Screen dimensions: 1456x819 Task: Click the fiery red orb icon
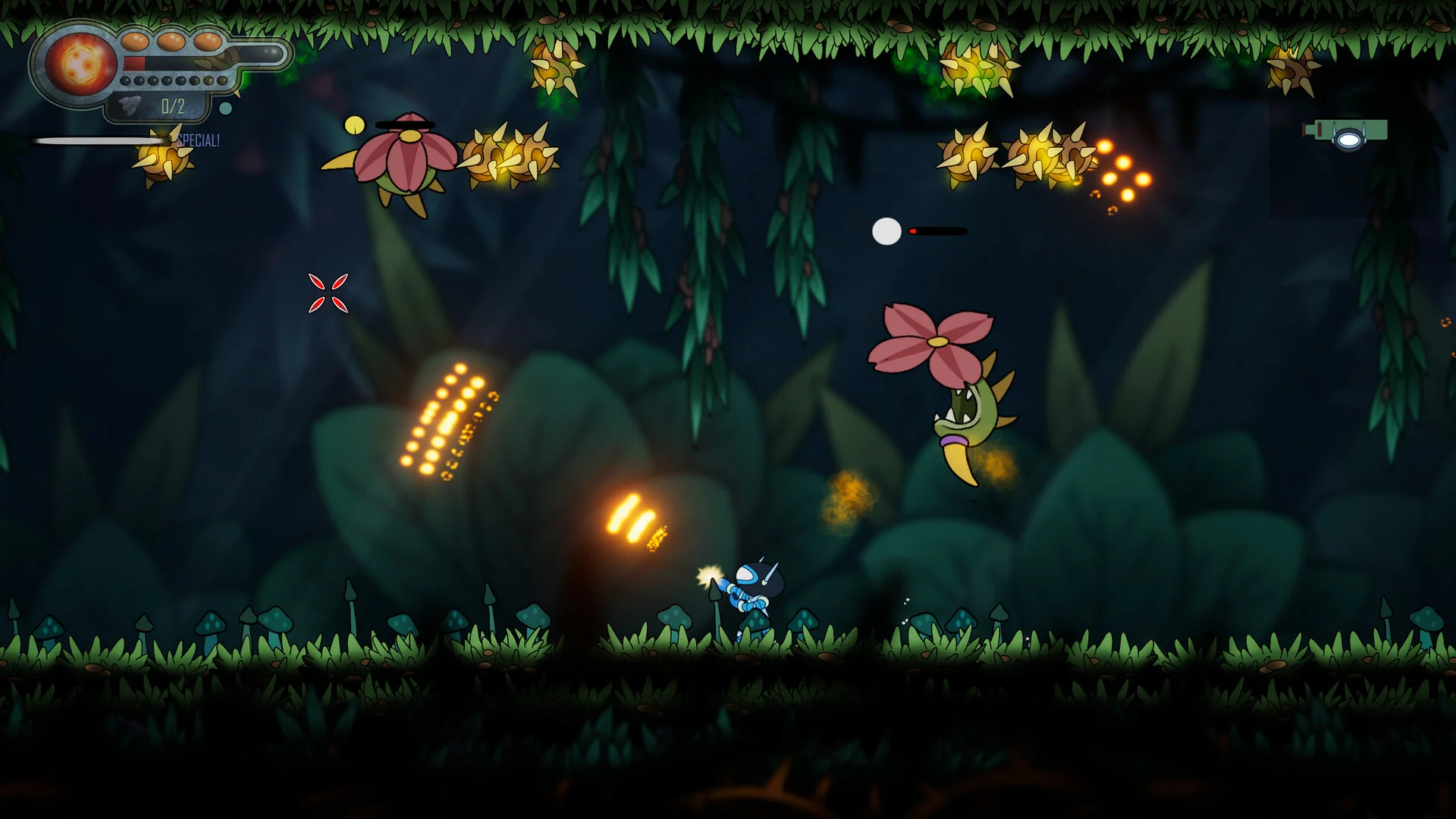[x=80, y=64]
